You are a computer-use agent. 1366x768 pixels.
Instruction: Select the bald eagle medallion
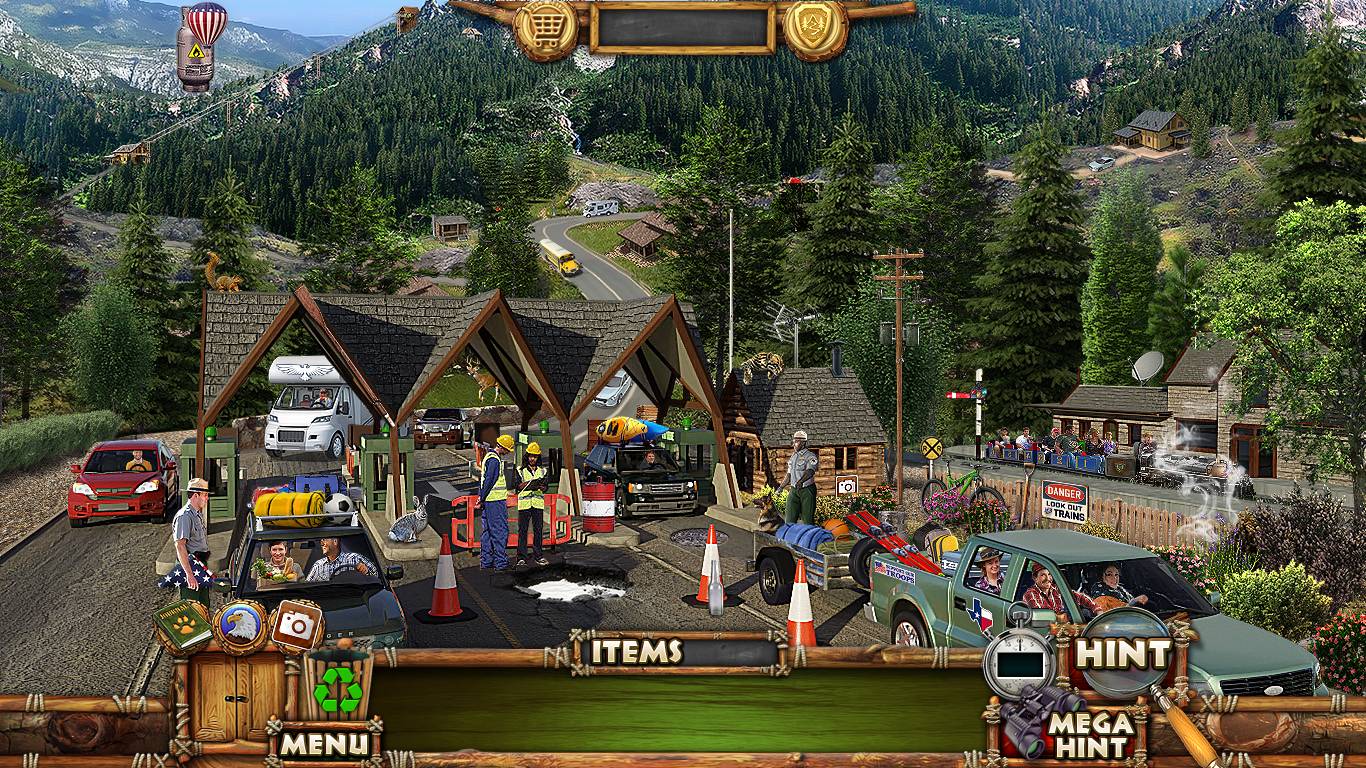240,627
